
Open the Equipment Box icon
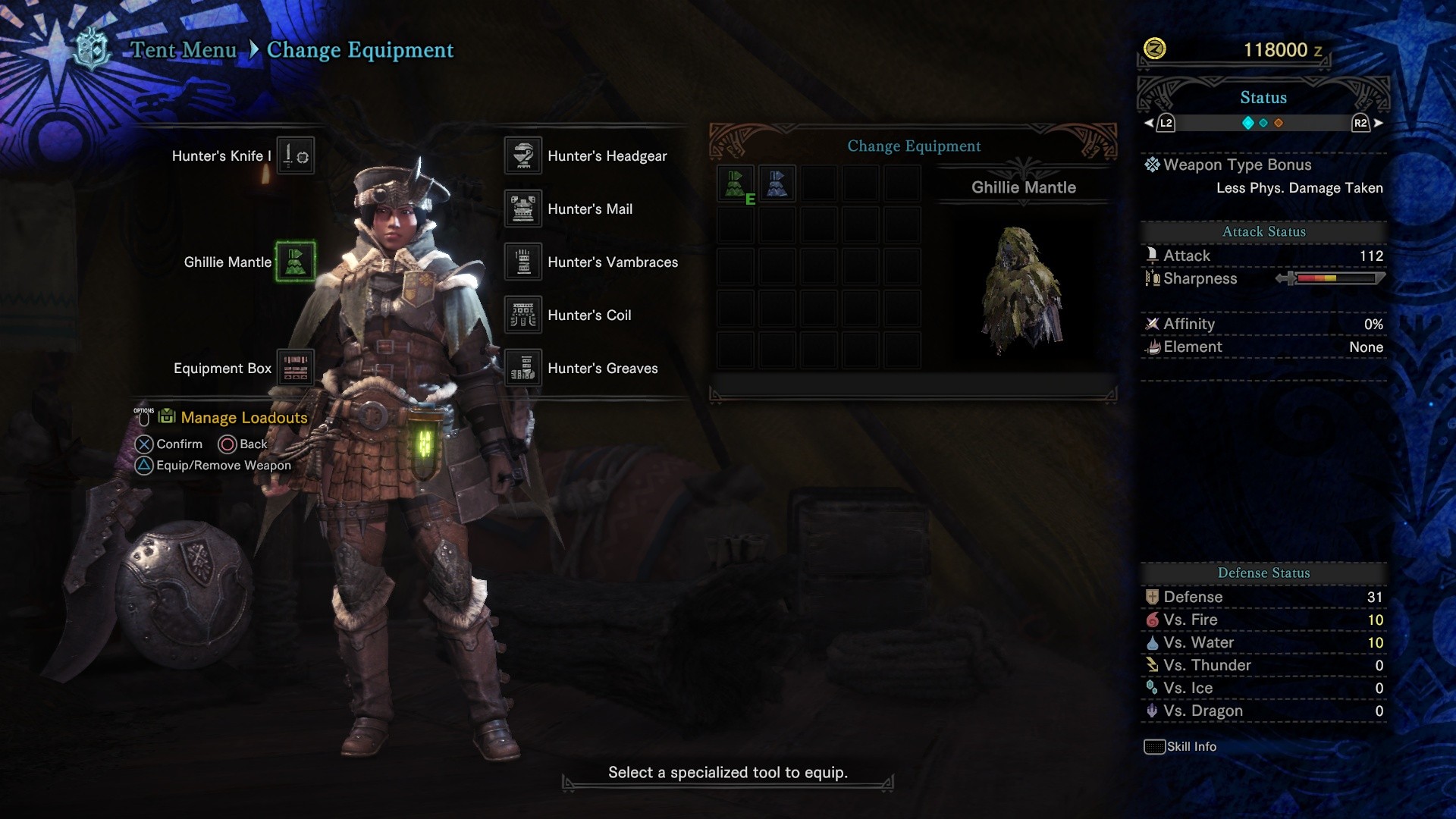[296, 367]
